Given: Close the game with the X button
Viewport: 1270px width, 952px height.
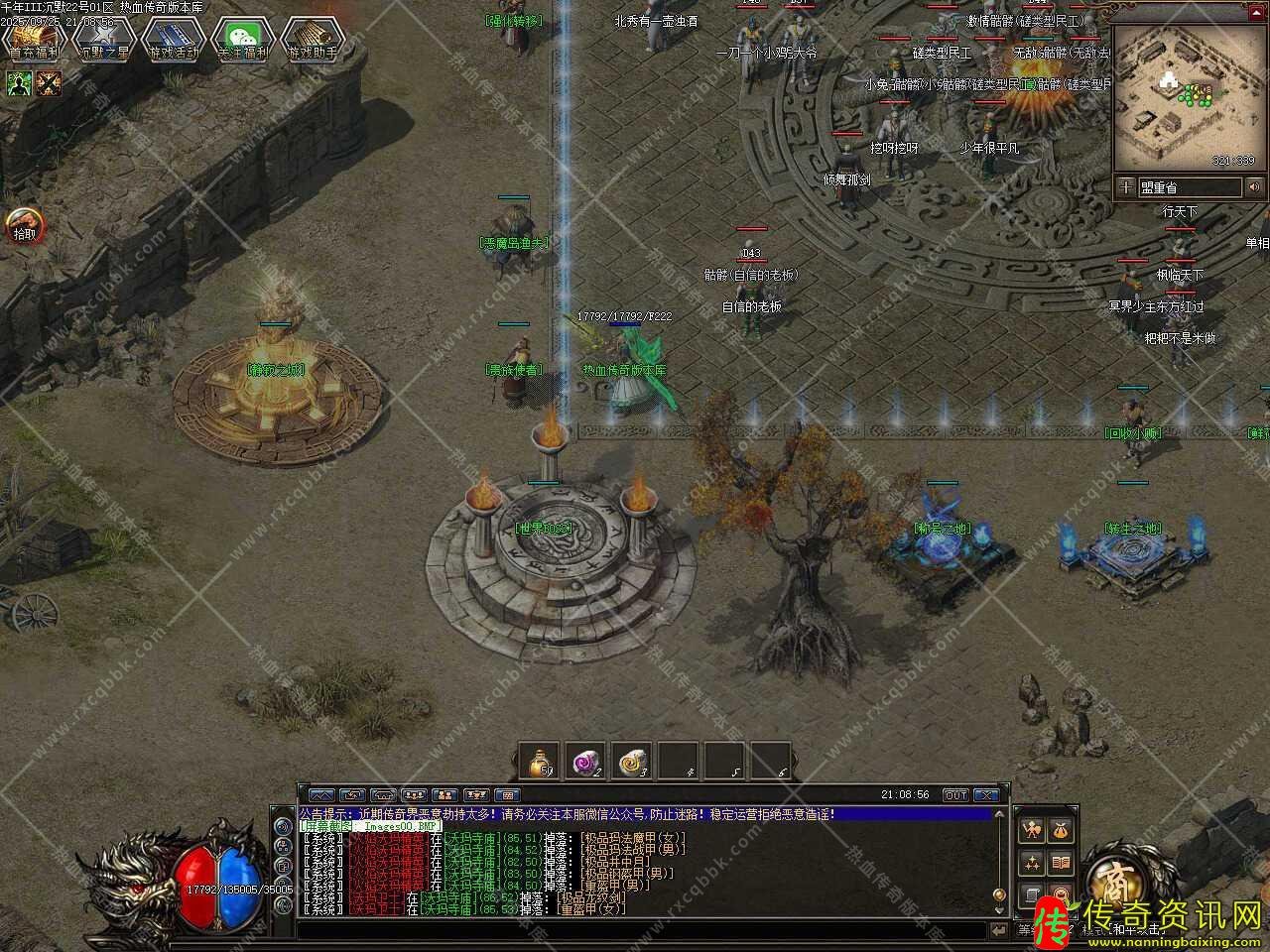Looking at the screenshot, I should (985, 795).
